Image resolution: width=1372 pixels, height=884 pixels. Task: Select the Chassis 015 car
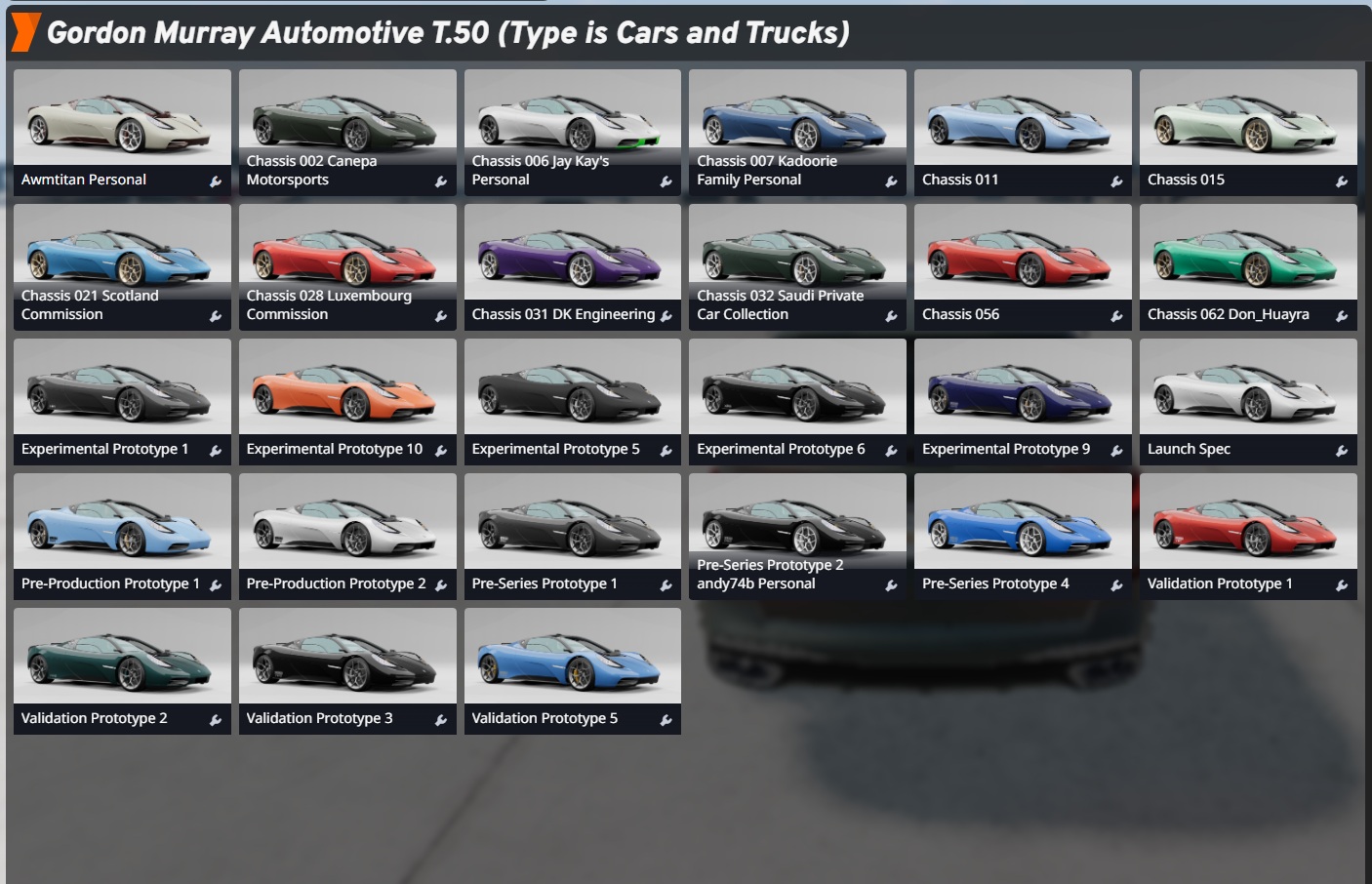coord(1248,132)
